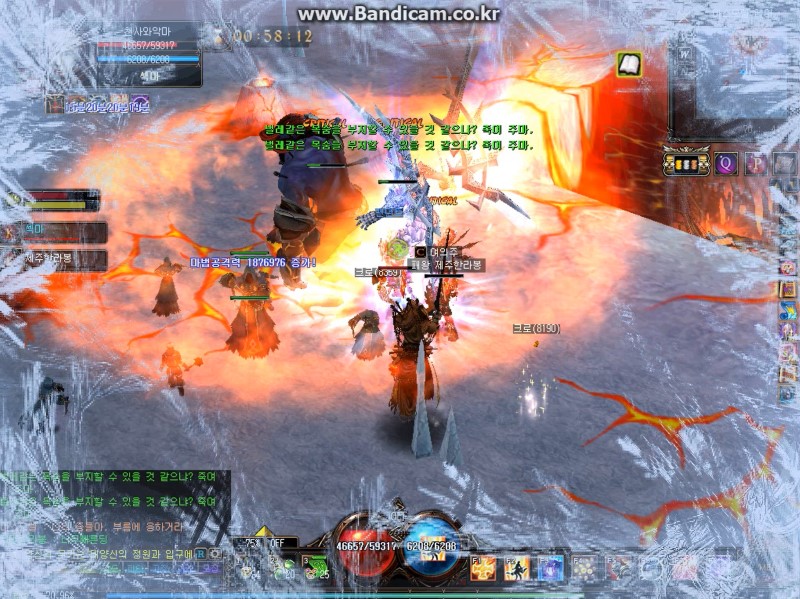
Task: Open the pink P button
Action: pyautogui.click(x=756, y=163)
